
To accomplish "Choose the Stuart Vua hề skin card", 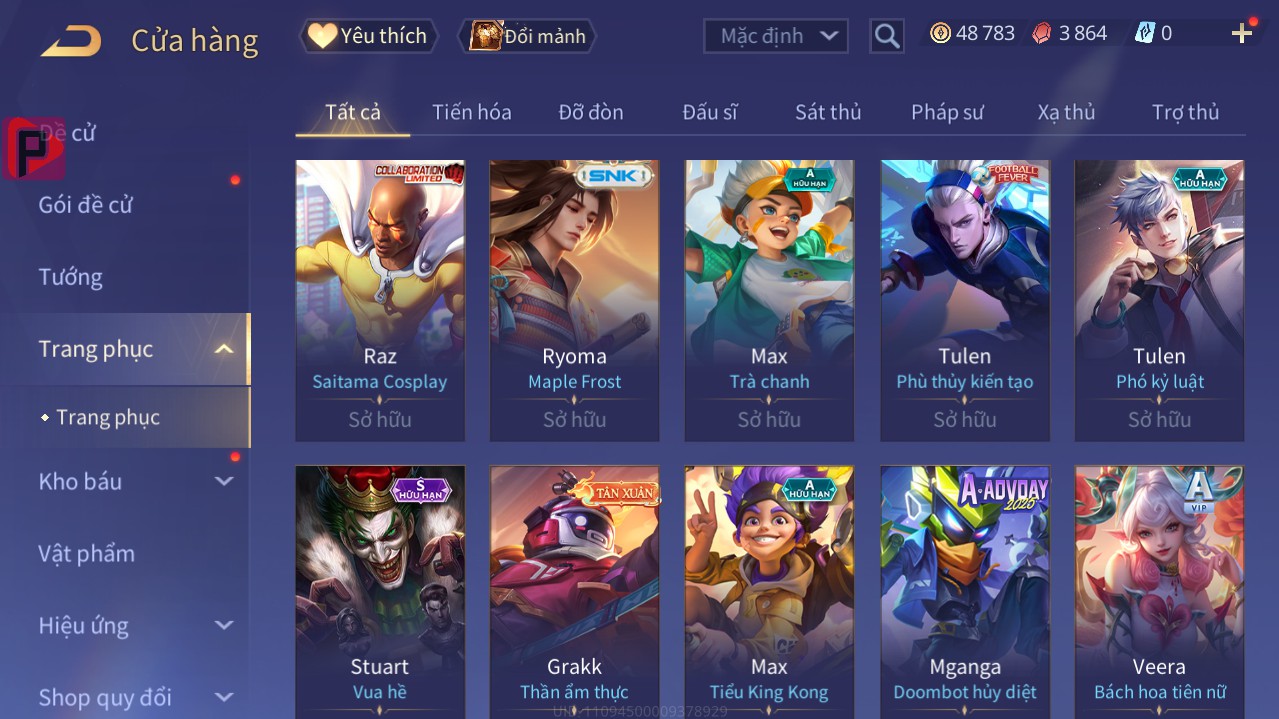I will pyautogui.click(x=380, y=590).
